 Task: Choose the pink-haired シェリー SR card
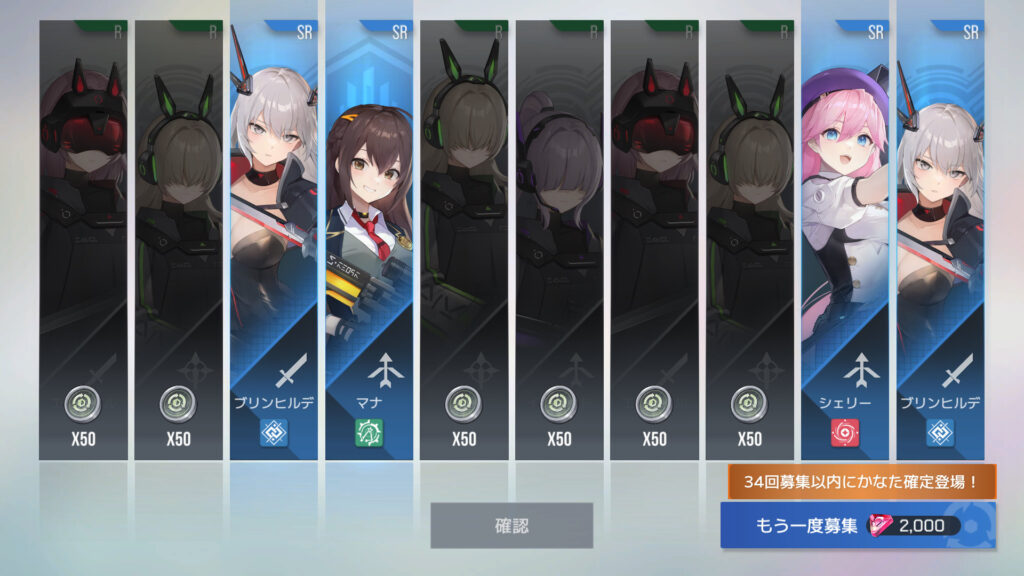click(845, 240)
